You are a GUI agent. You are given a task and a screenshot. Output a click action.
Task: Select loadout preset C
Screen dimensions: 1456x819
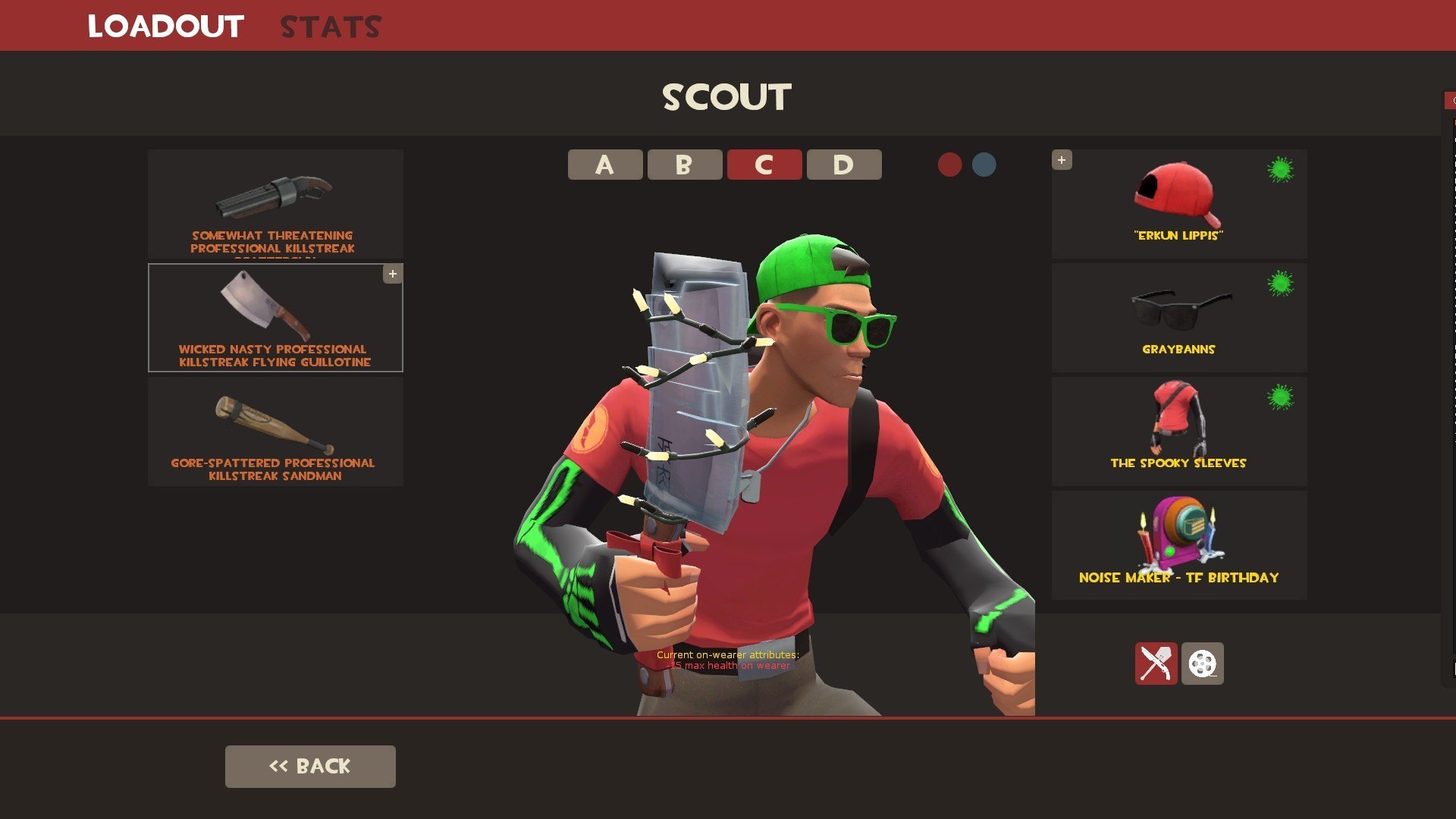[764, 165]
